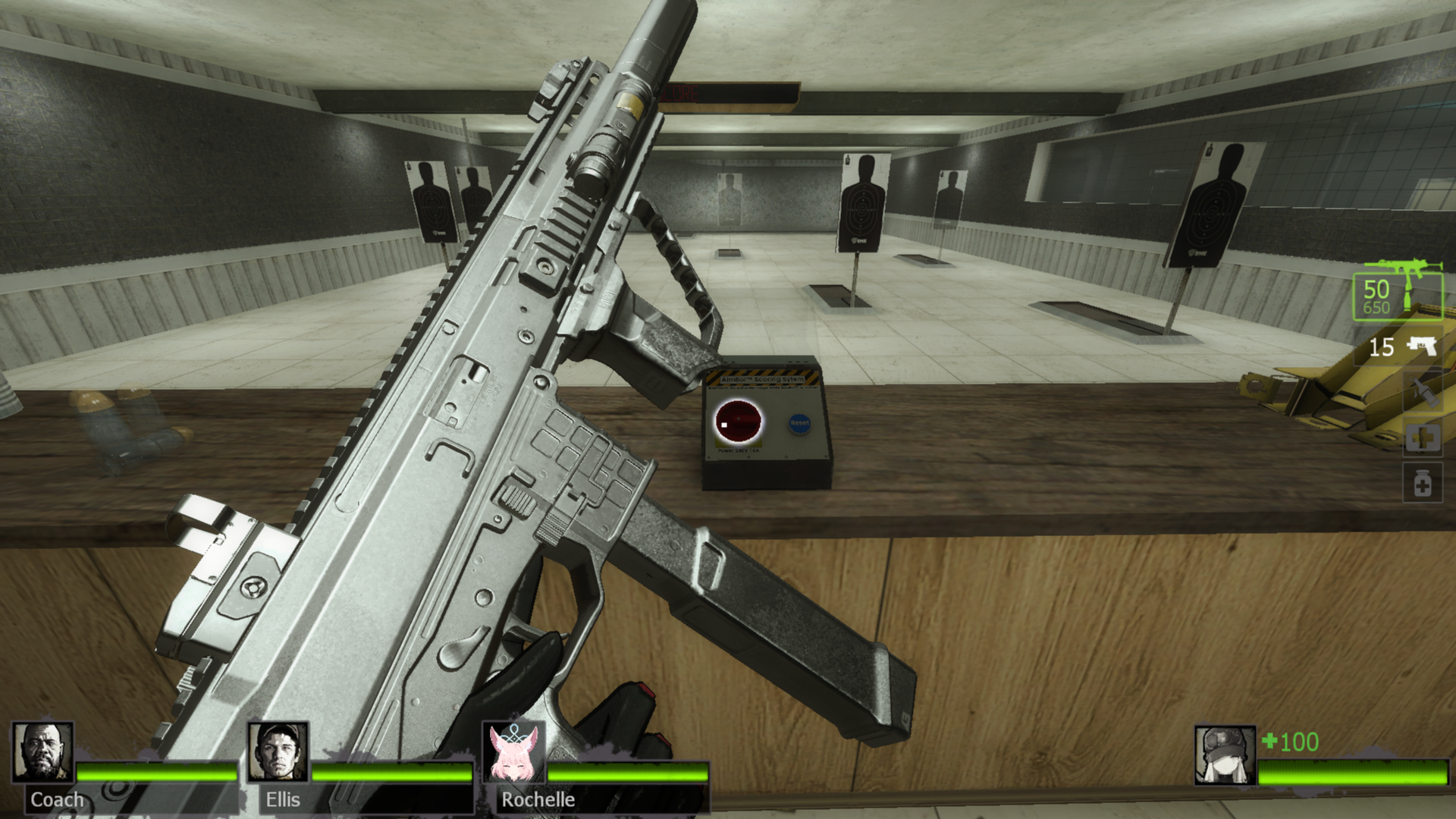Switch to the pistol sidearm slot
The width and height of the screenshot is (1456, 819).
coord(1403,347)
